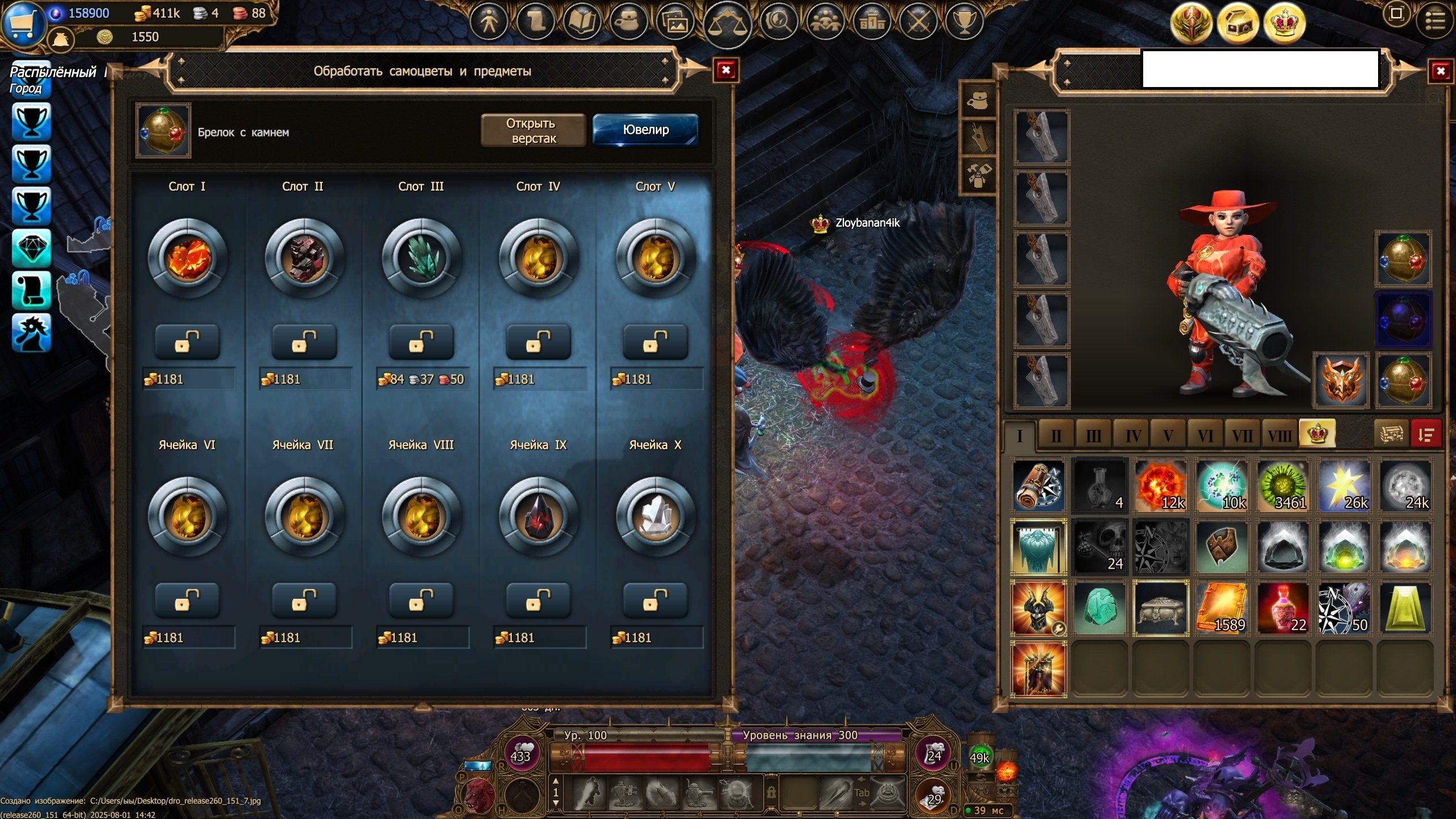Open the shop cart icon
1456x819 pixels.
pos(23,24)
